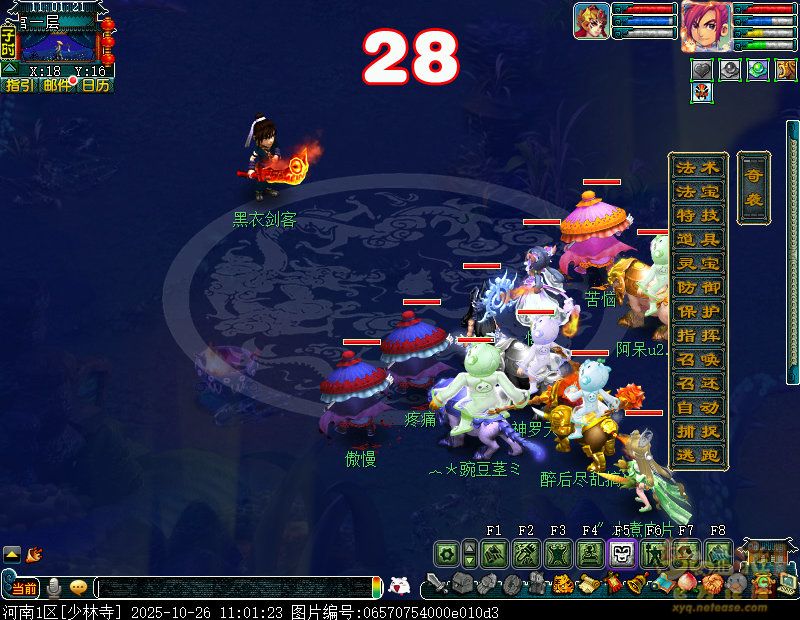The height and width of the screenshot is (620, 800).
Task: Click the 奇袭 button
Action: tap(753, 187)
